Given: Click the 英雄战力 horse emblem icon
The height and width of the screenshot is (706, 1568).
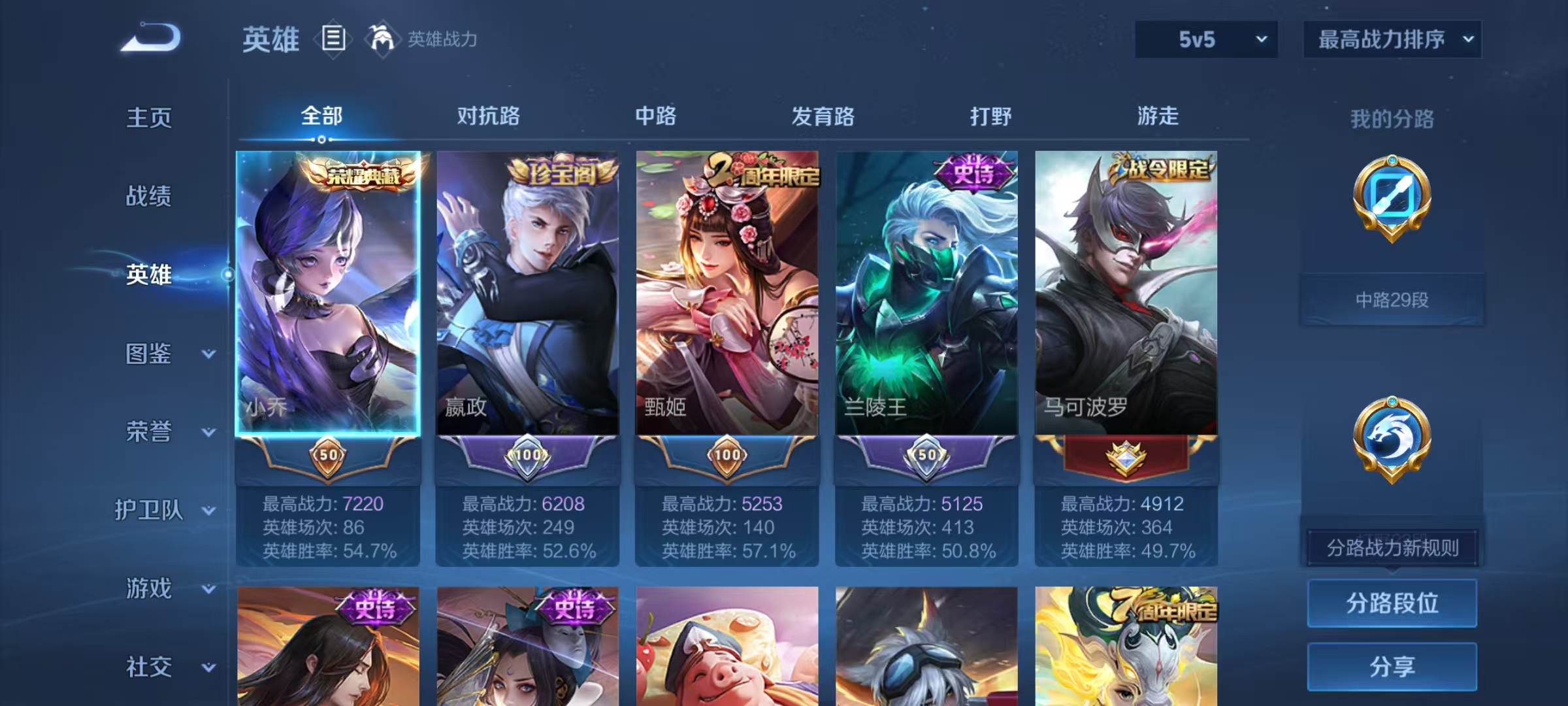Looking at the screenshot, I should 382,39.
